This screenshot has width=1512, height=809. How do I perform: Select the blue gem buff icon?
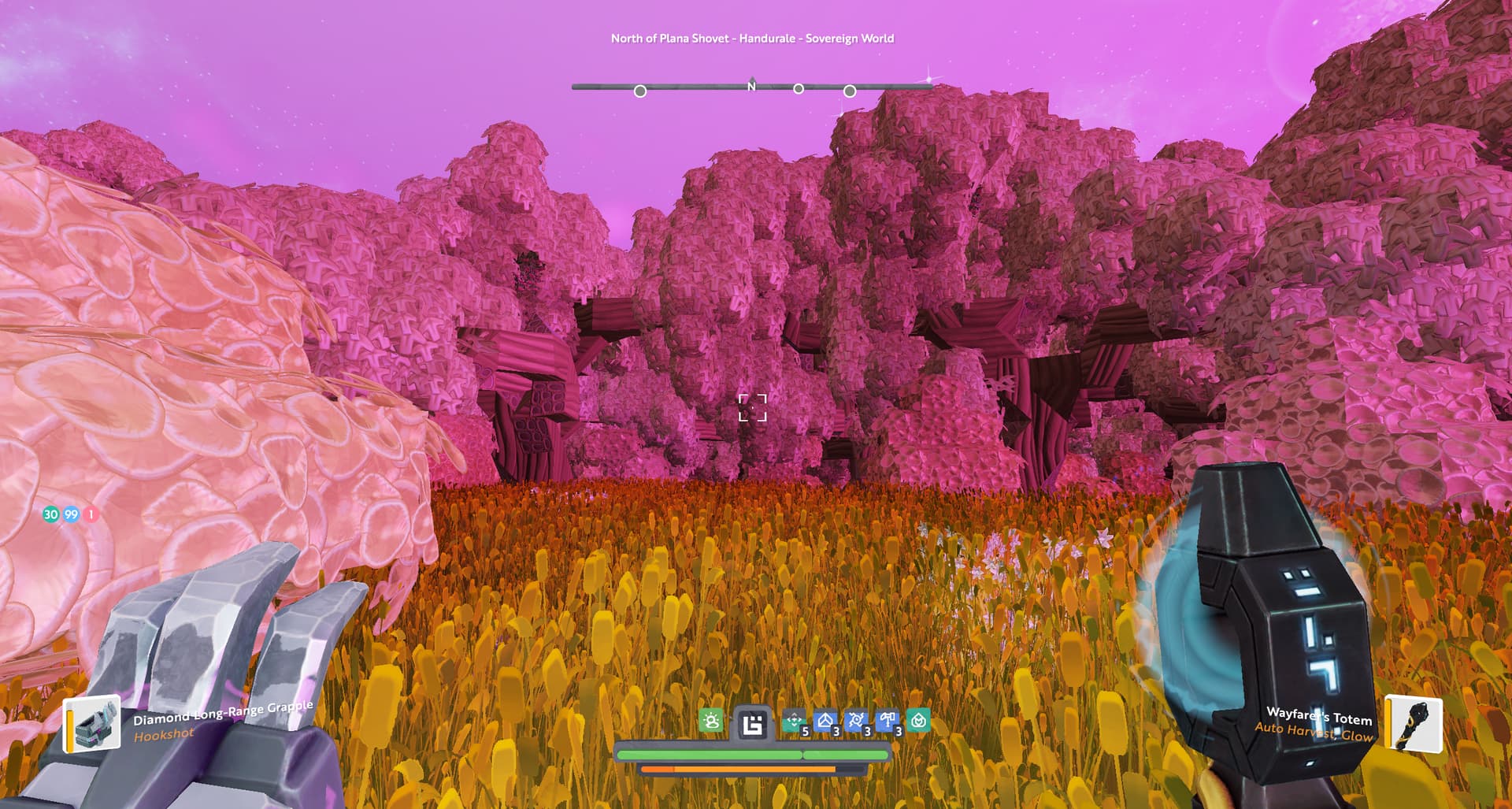825,721
